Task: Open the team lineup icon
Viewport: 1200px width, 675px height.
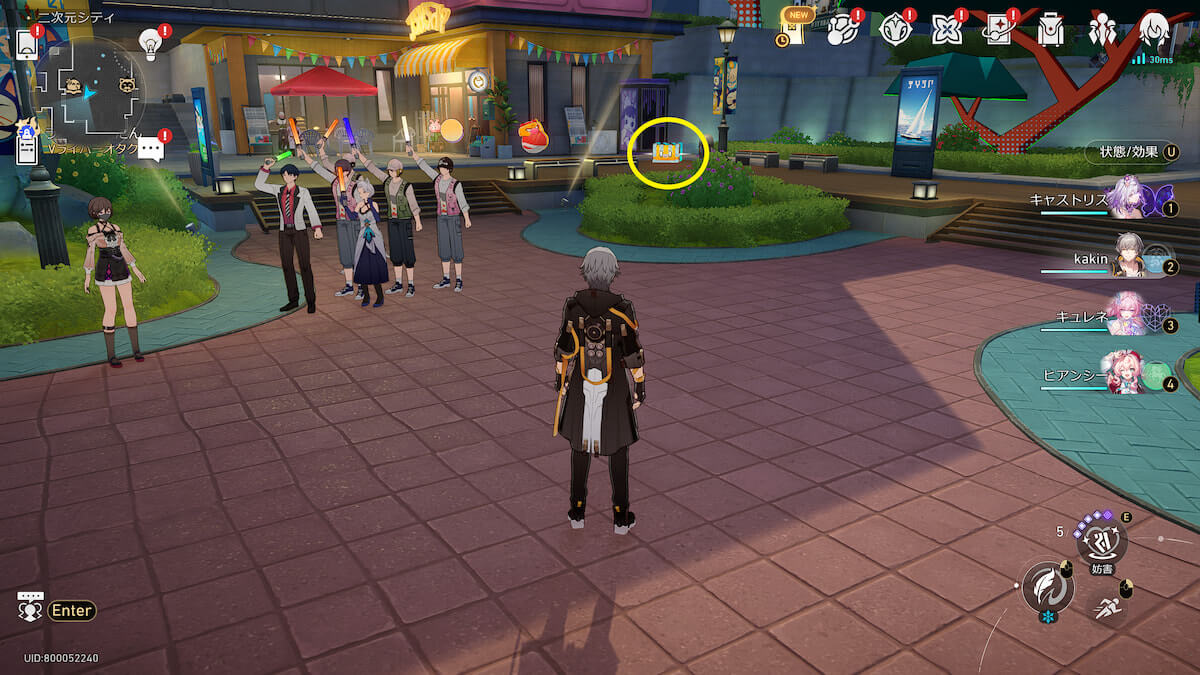Action: [x=1102, y=30]
